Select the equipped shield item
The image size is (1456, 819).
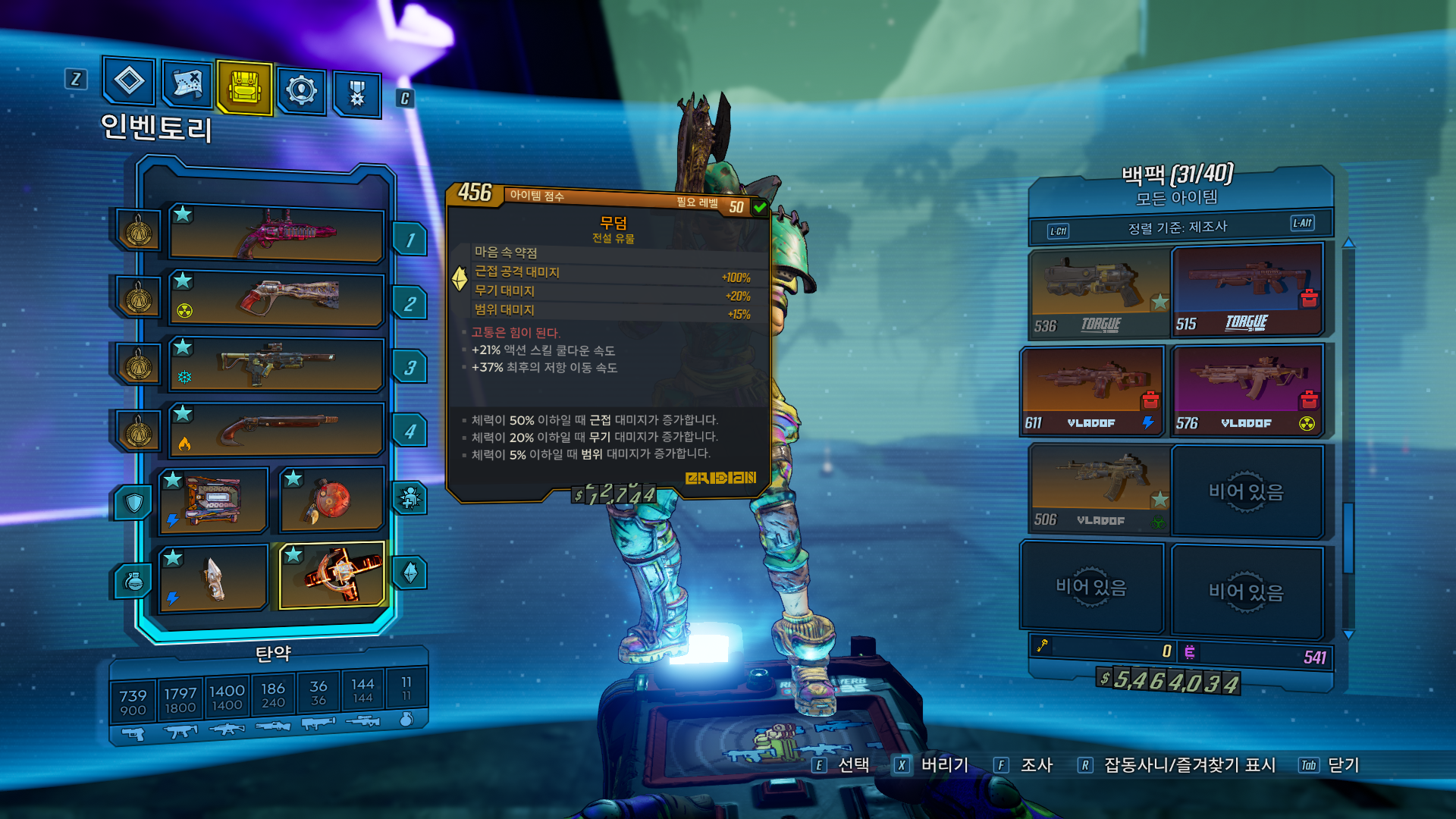(x=213, y=500)
